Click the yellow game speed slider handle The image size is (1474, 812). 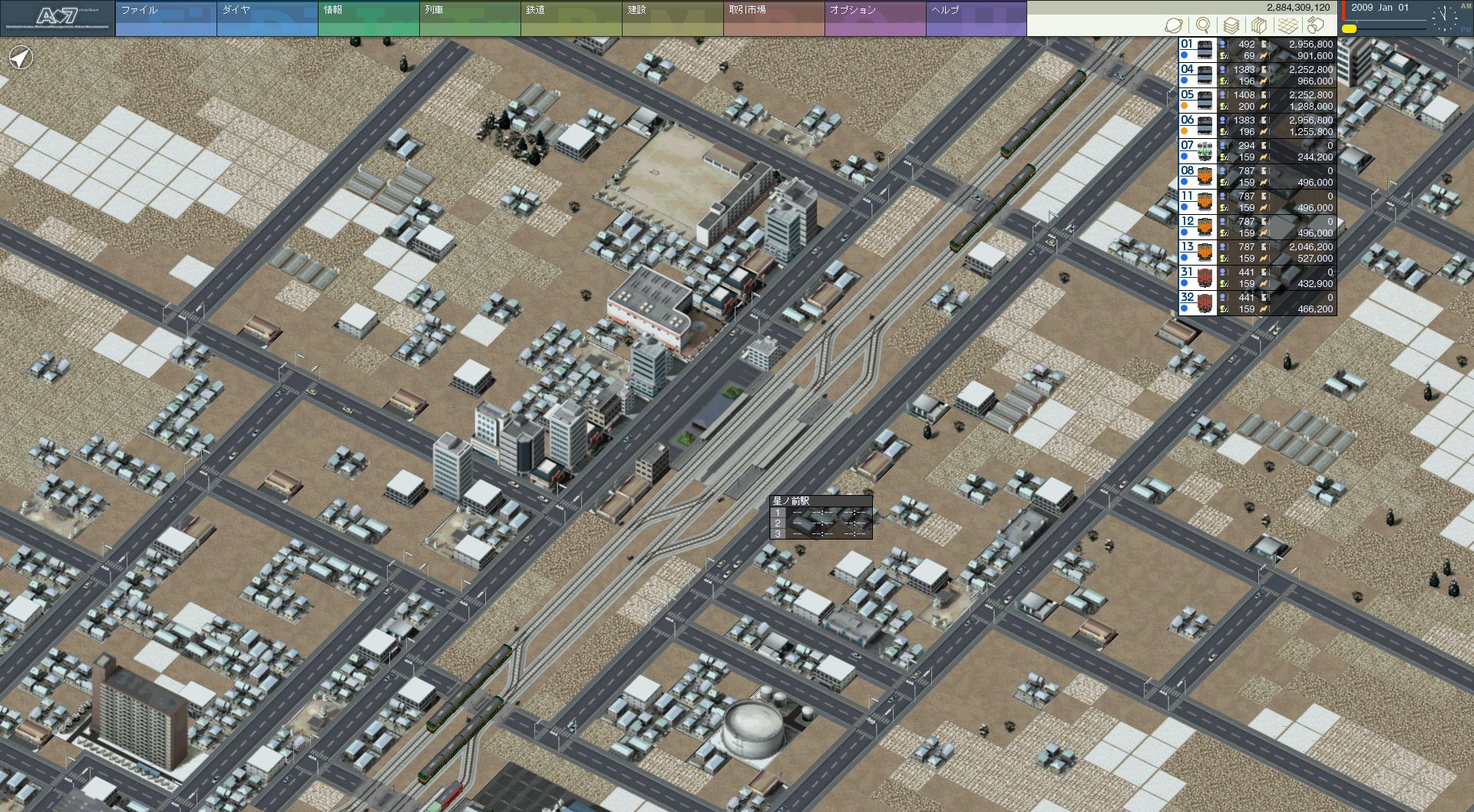(x=1349, y=28)
